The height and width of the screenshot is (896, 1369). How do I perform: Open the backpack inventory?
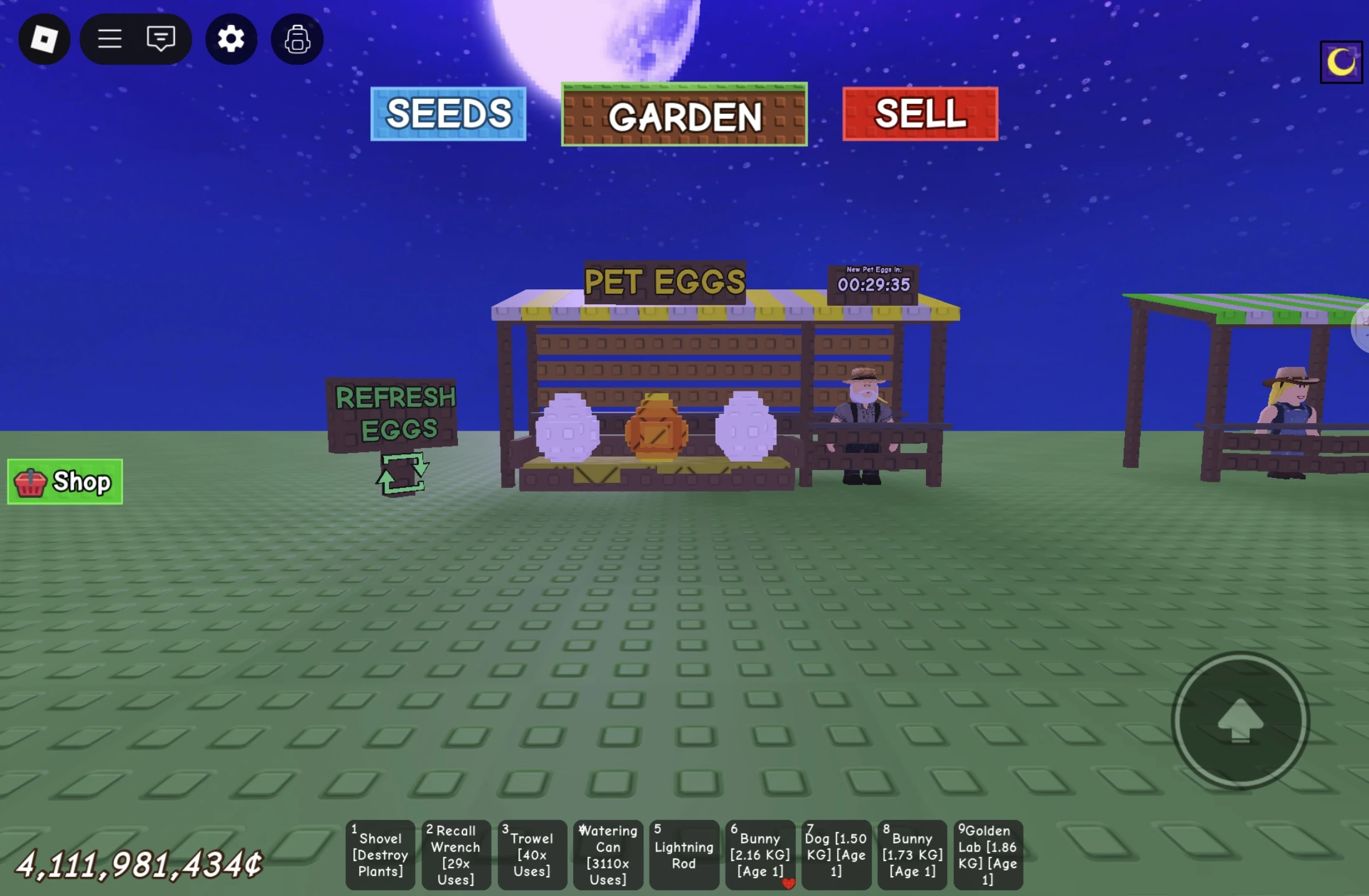(297, 39)
